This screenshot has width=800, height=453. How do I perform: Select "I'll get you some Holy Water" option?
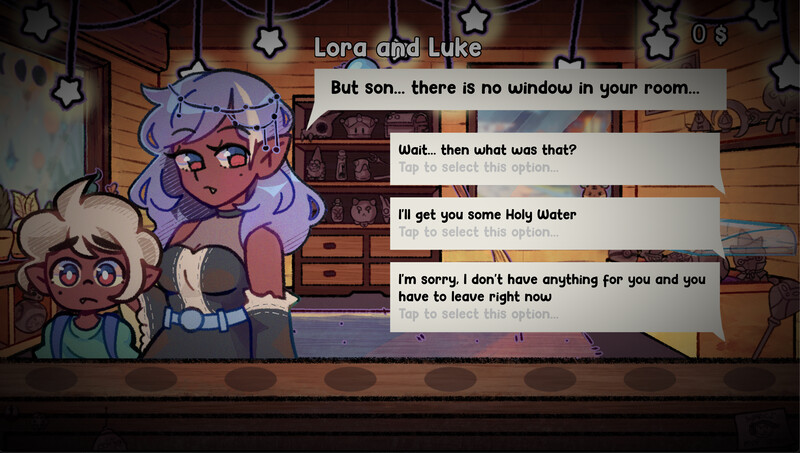click(x=555, y=223)
